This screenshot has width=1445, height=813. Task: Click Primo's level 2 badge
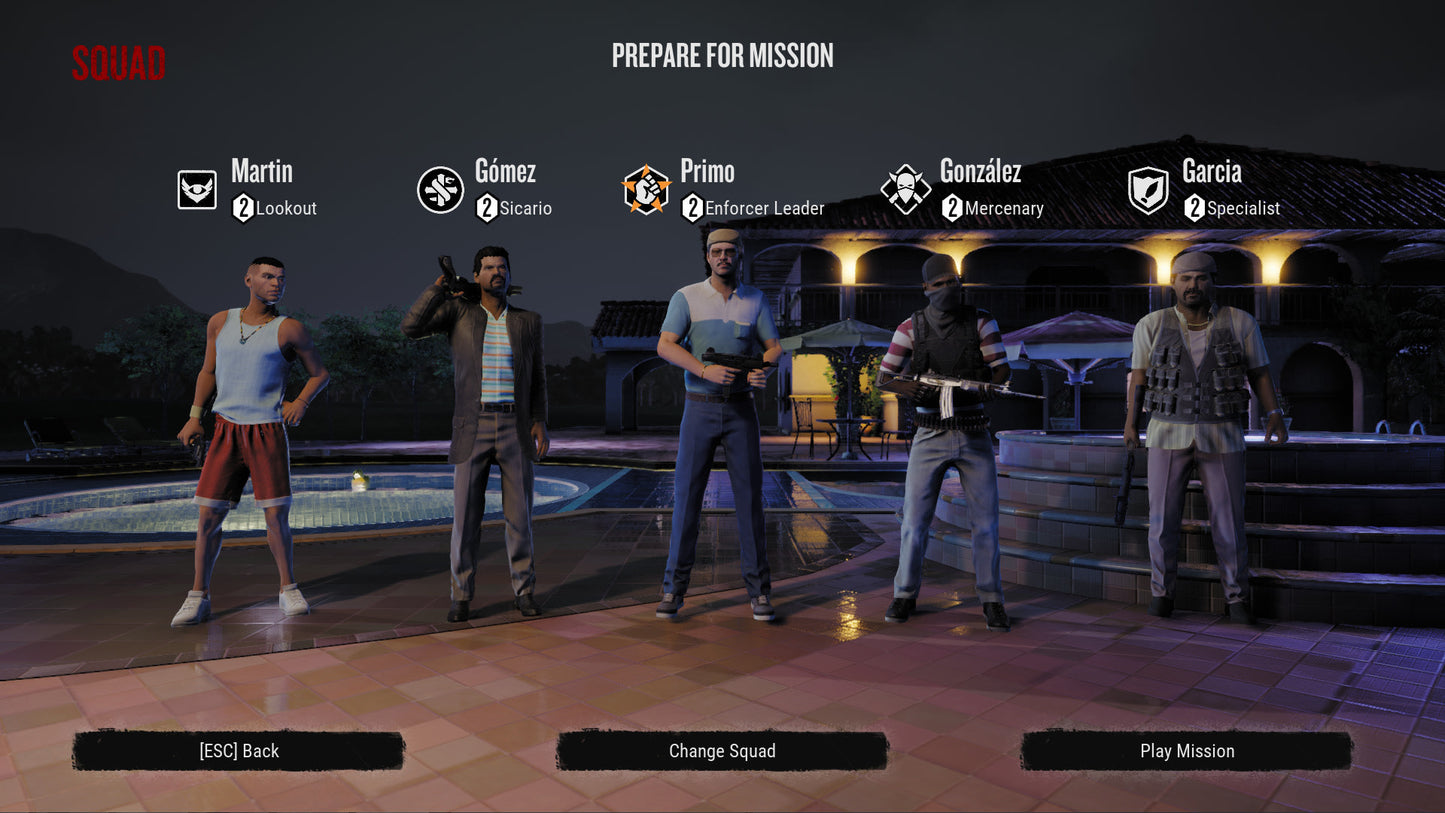[691, 209]
